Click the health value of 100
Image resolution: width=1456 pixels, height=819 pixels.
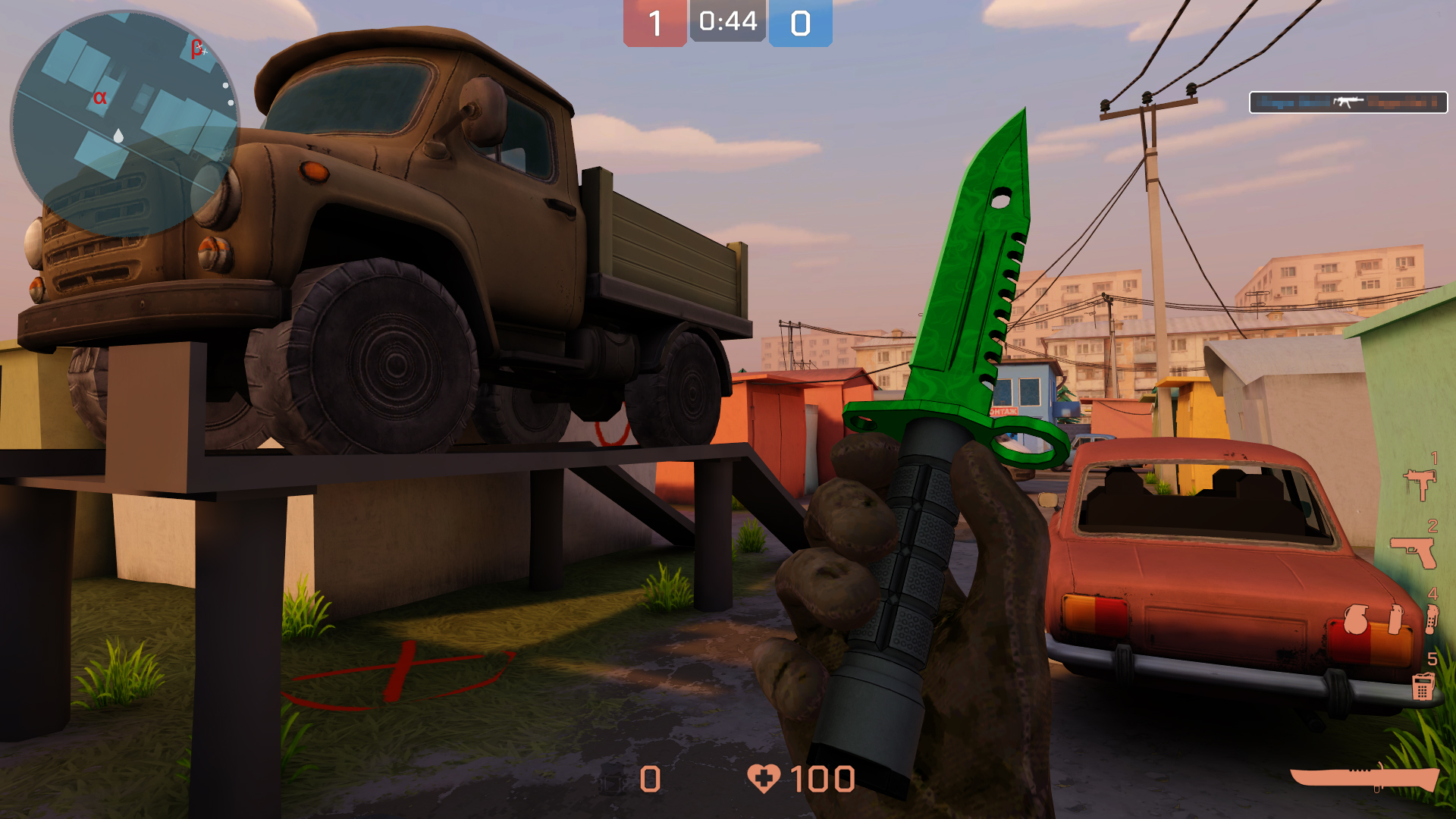coord(823,778)
